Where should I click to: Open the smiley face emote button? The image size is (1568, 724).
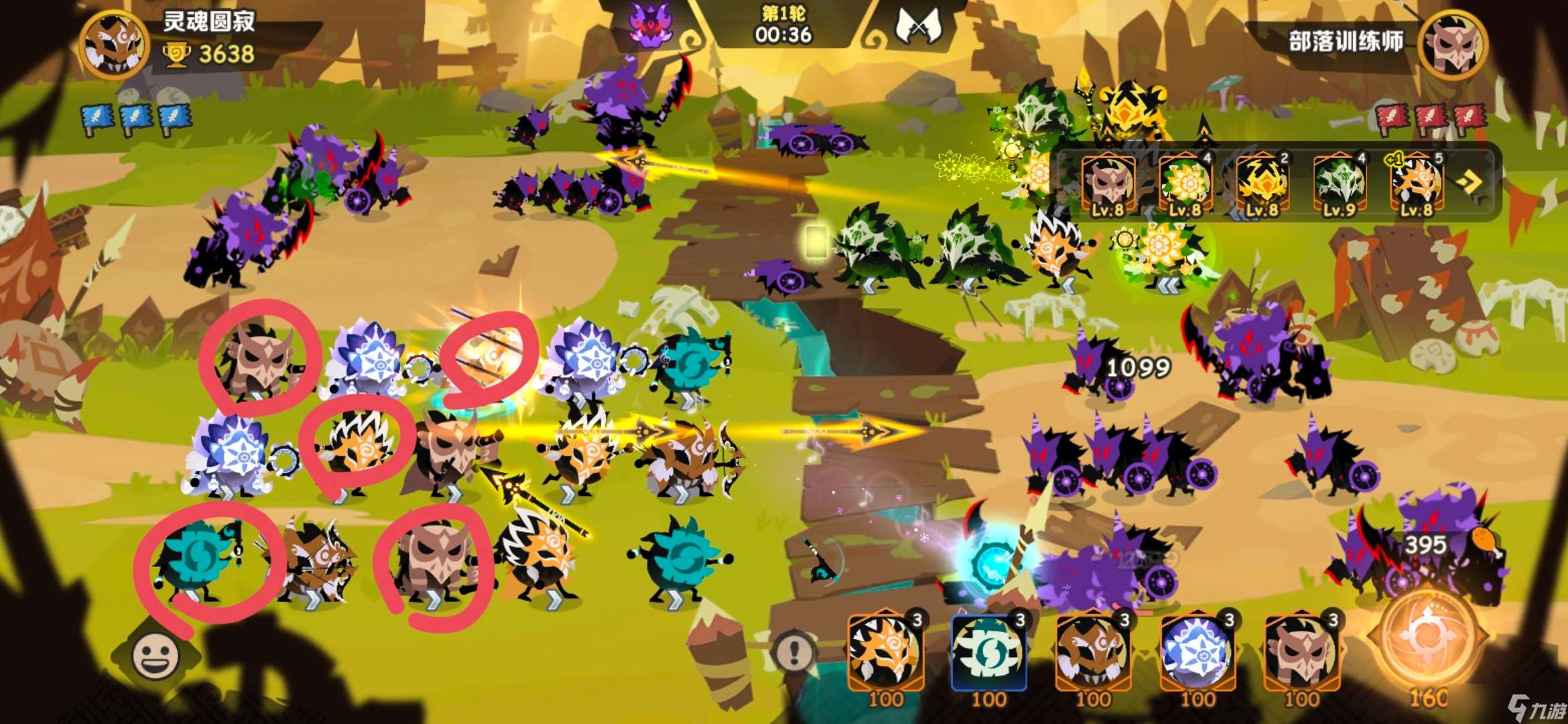click(155, 655)
